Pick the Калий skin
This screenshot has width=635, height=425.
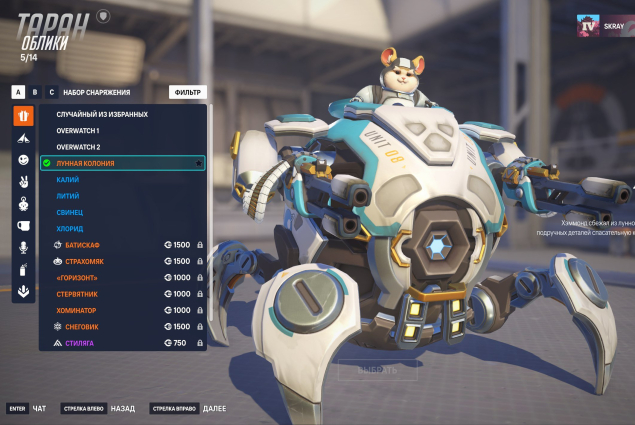point(68,180)
